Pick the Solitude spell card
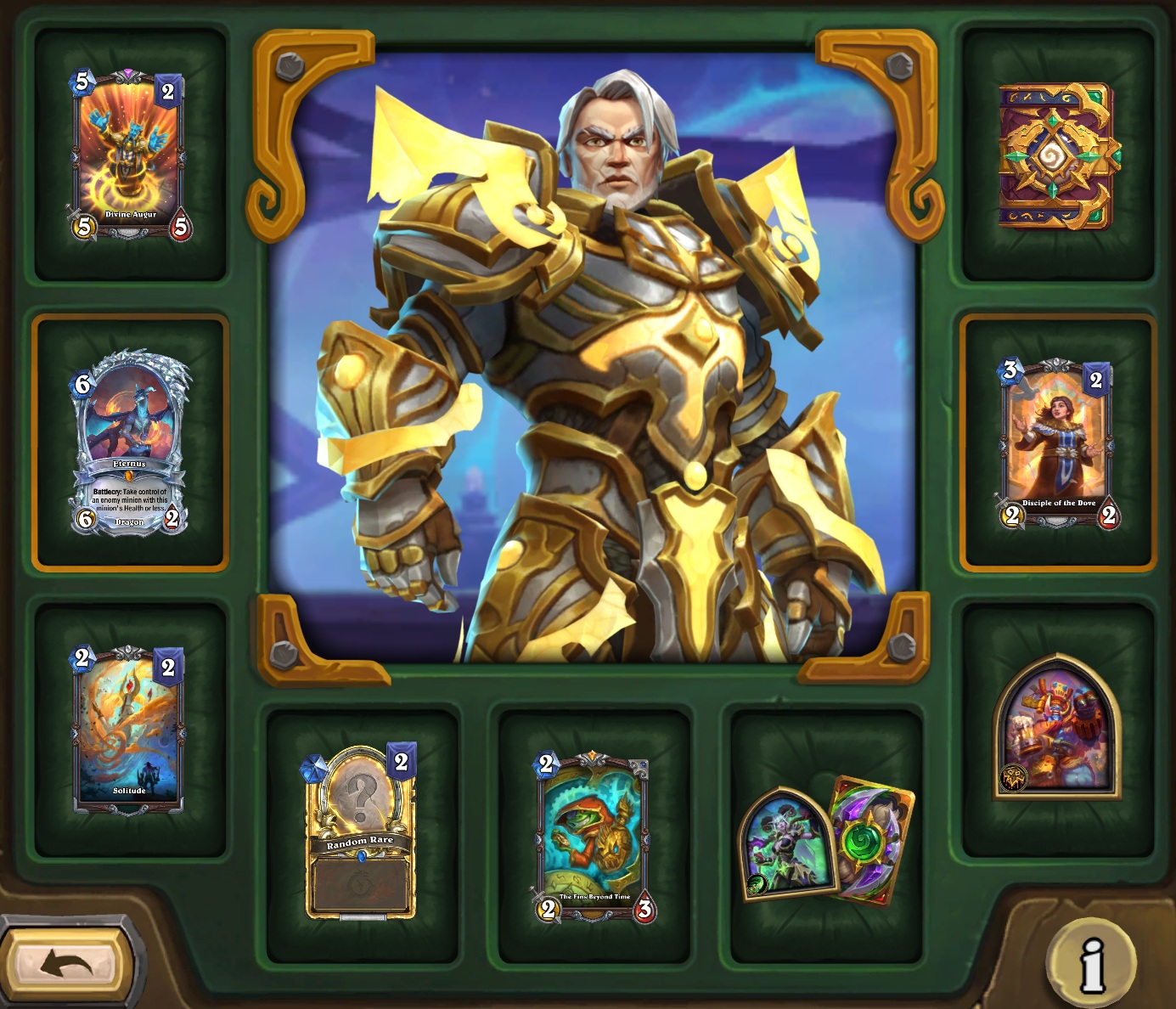Viewport: 1176px width, 1009px height. point(130,729)
